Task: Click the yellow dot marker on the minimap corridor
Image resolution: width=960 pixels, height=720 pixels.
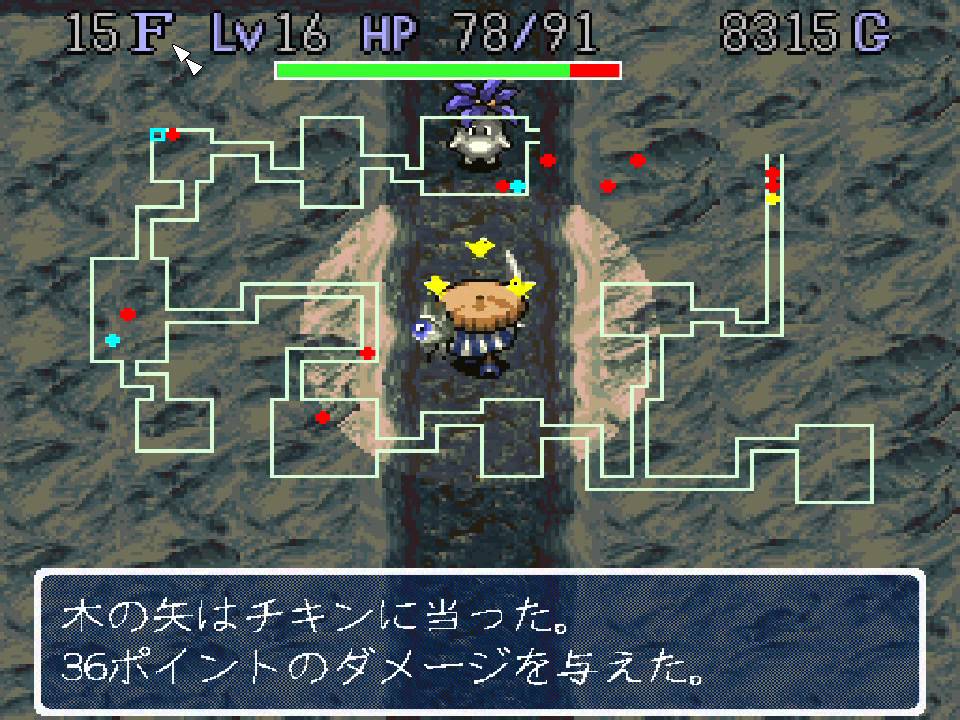Action: (772, 199)
